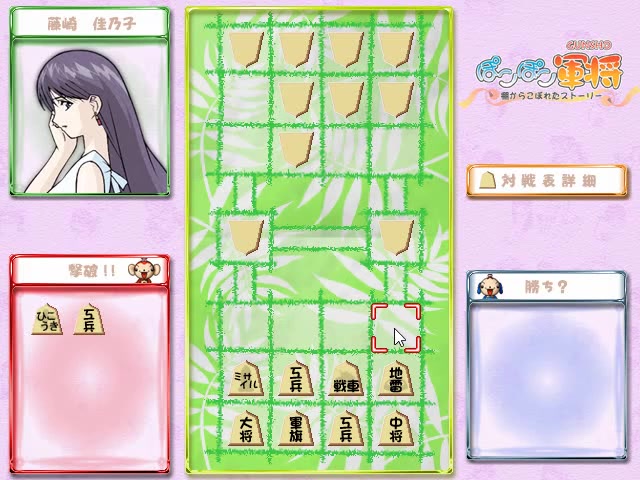Viewport: 640px width, 480px height.
Task: Select the 大将 general piece
Action: click(x=246, y=428)
